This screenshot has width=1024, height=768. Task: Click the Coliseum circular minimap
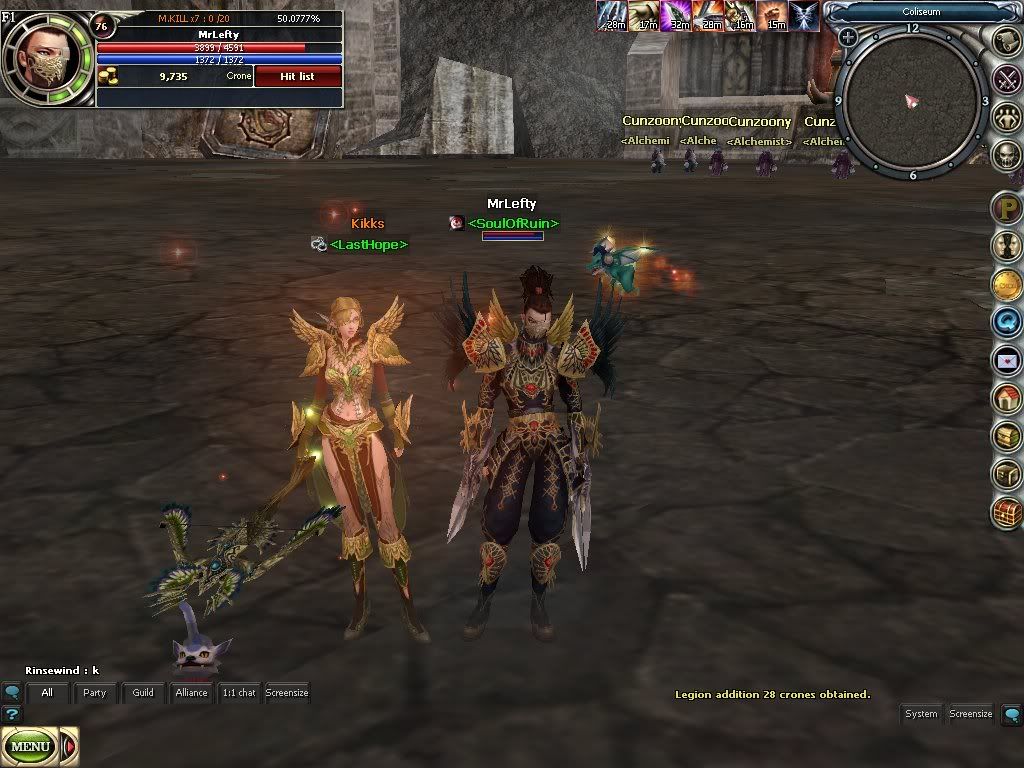click(x=912, y=101)
